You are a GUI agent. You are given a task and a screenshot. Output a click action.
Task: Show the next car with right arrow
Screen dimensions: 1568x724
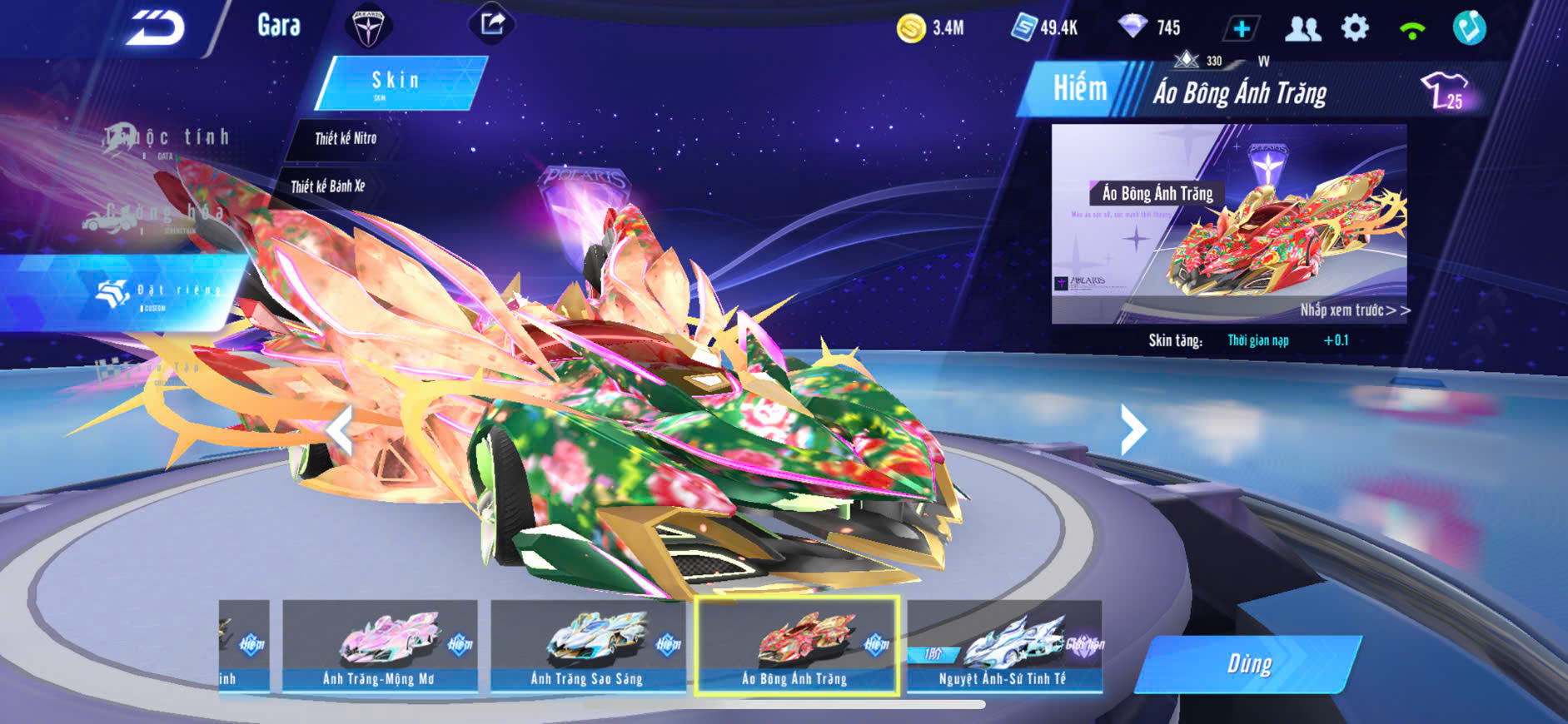1132,429
